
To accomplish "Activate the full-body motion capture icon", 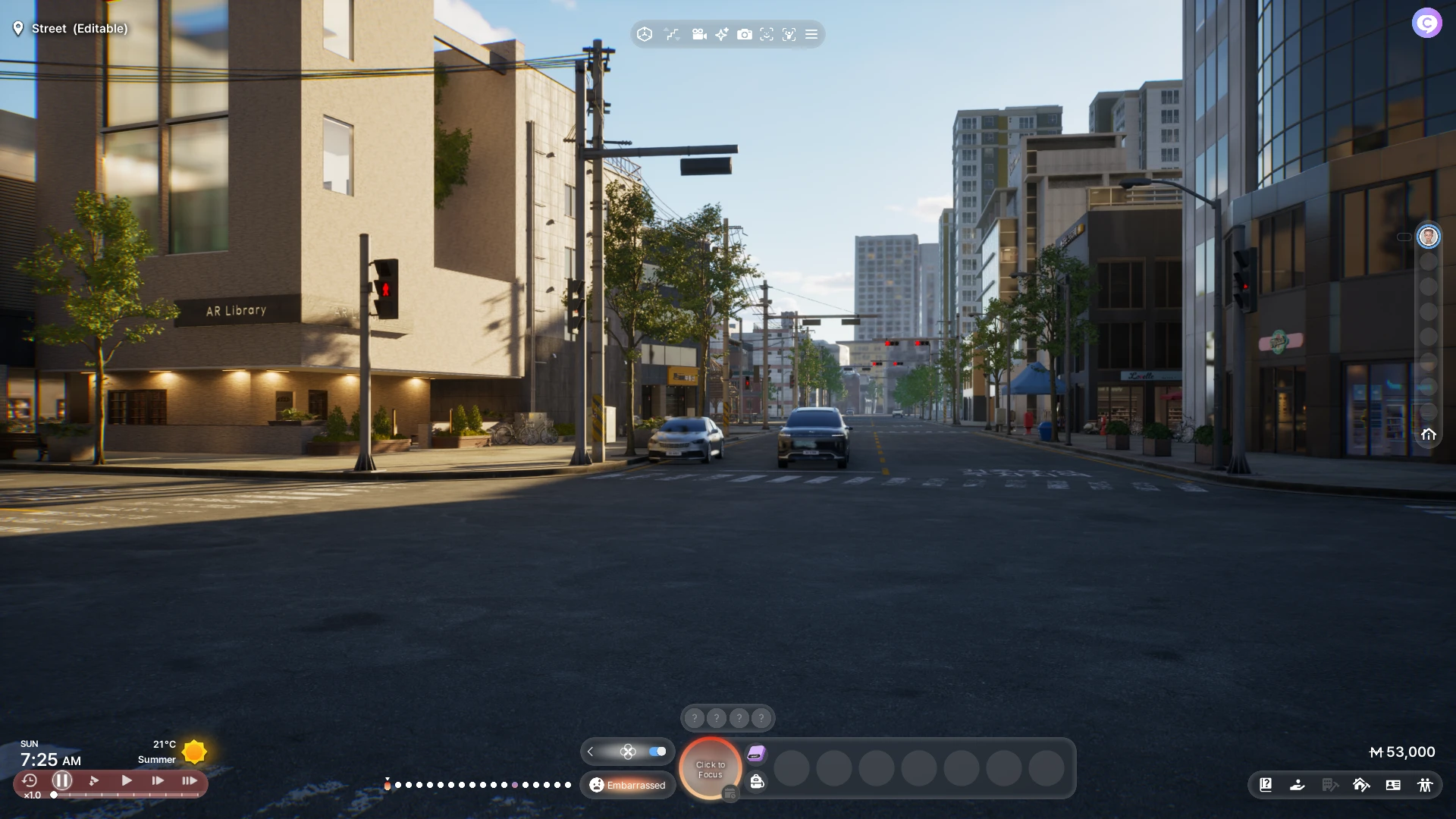I will click(x=789, y=34).
